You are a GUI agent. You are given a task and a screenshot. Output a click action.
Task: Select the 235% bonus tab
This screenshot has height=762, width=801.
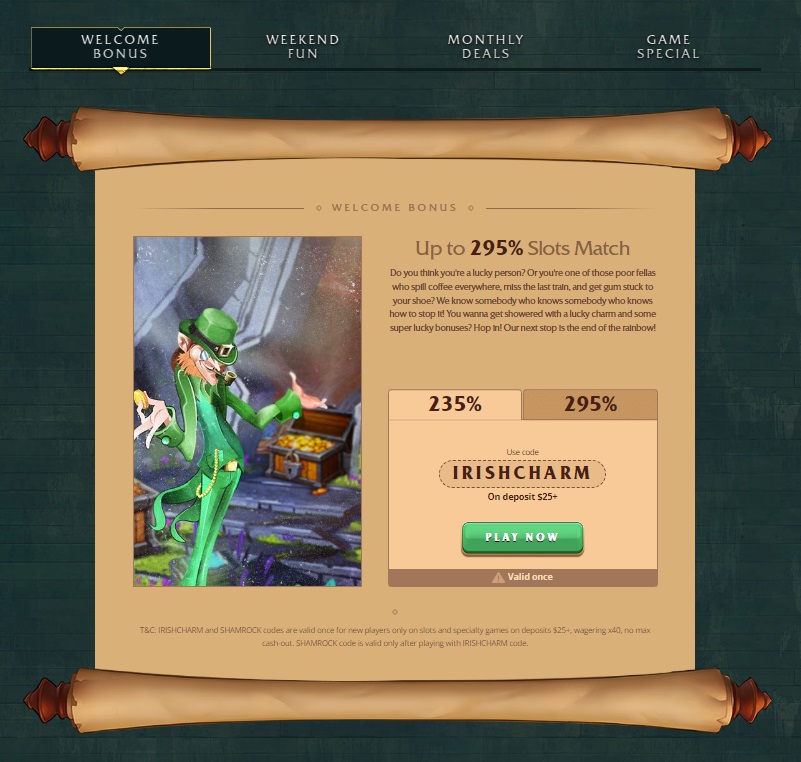pyautogui.click(x=455, y=405)
